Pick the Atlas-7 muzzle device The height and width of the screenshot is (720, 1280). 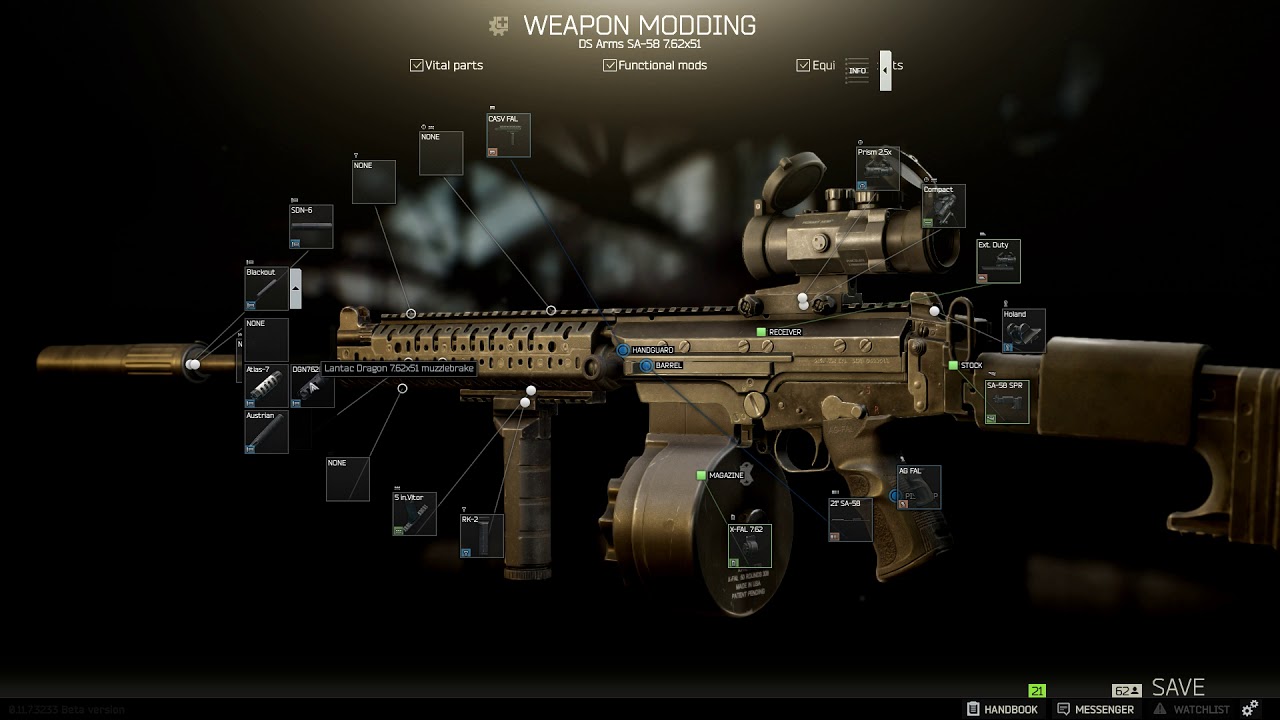[266, 386]
